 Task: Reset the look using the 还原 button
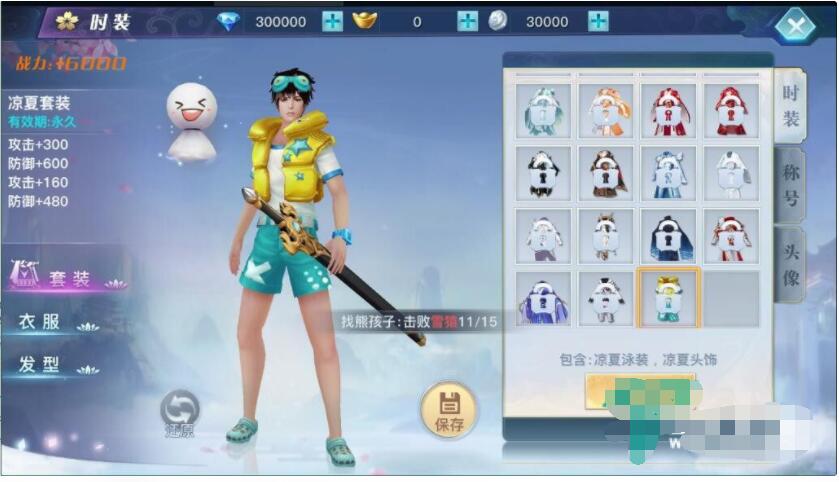180,414
